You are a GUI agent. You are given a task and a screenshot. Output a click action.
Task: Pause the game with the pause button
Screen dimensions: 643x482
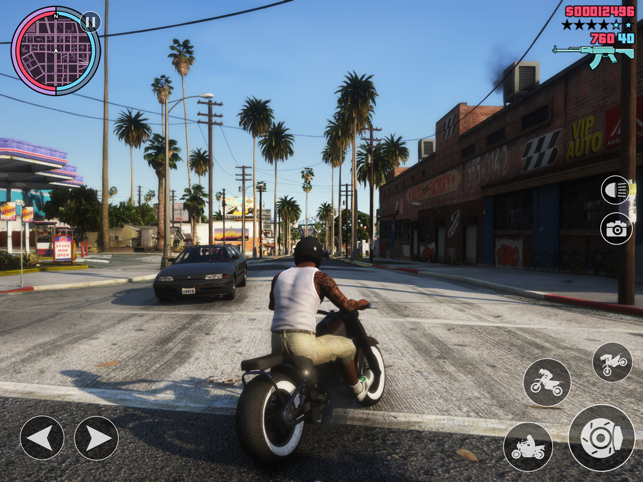tap(91, 21)
